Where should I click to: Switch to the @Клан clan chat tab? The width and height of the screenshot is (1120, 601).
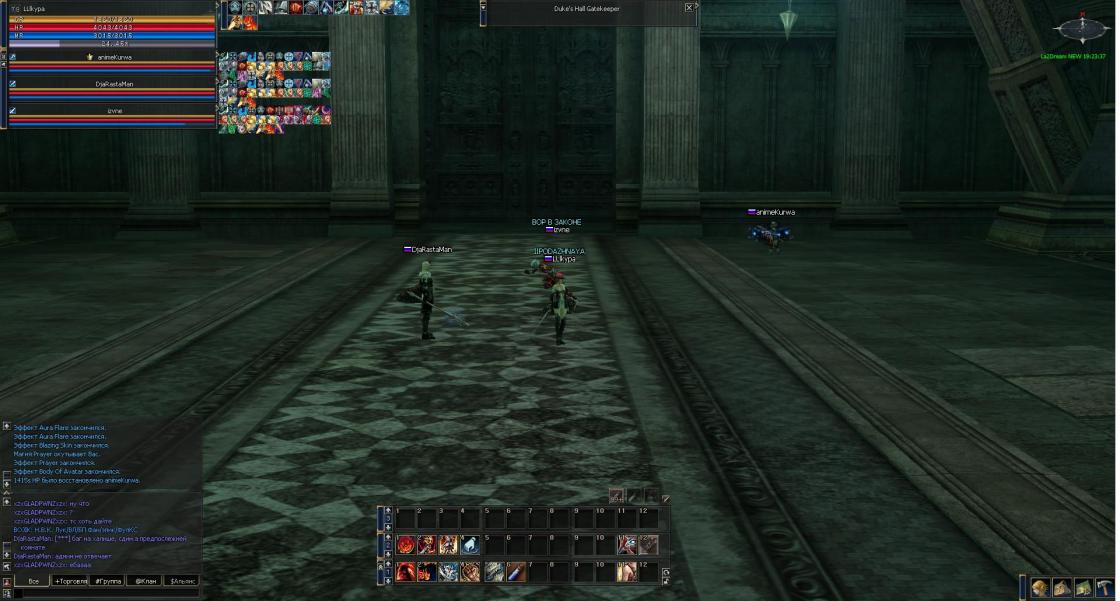click(x=145, y=580)
